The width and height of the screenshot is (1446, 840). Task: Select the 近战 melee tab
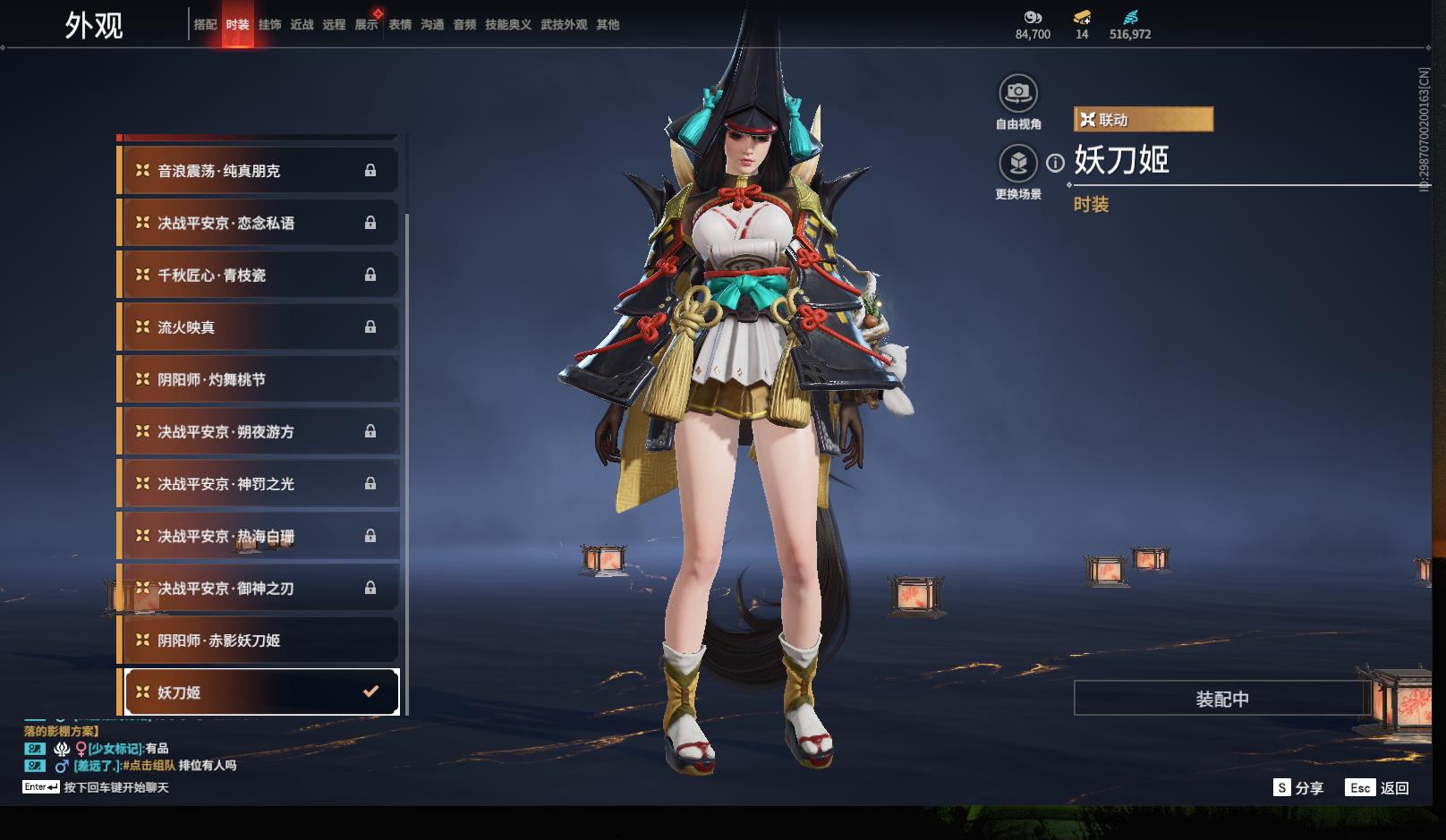tap(302, 25)
